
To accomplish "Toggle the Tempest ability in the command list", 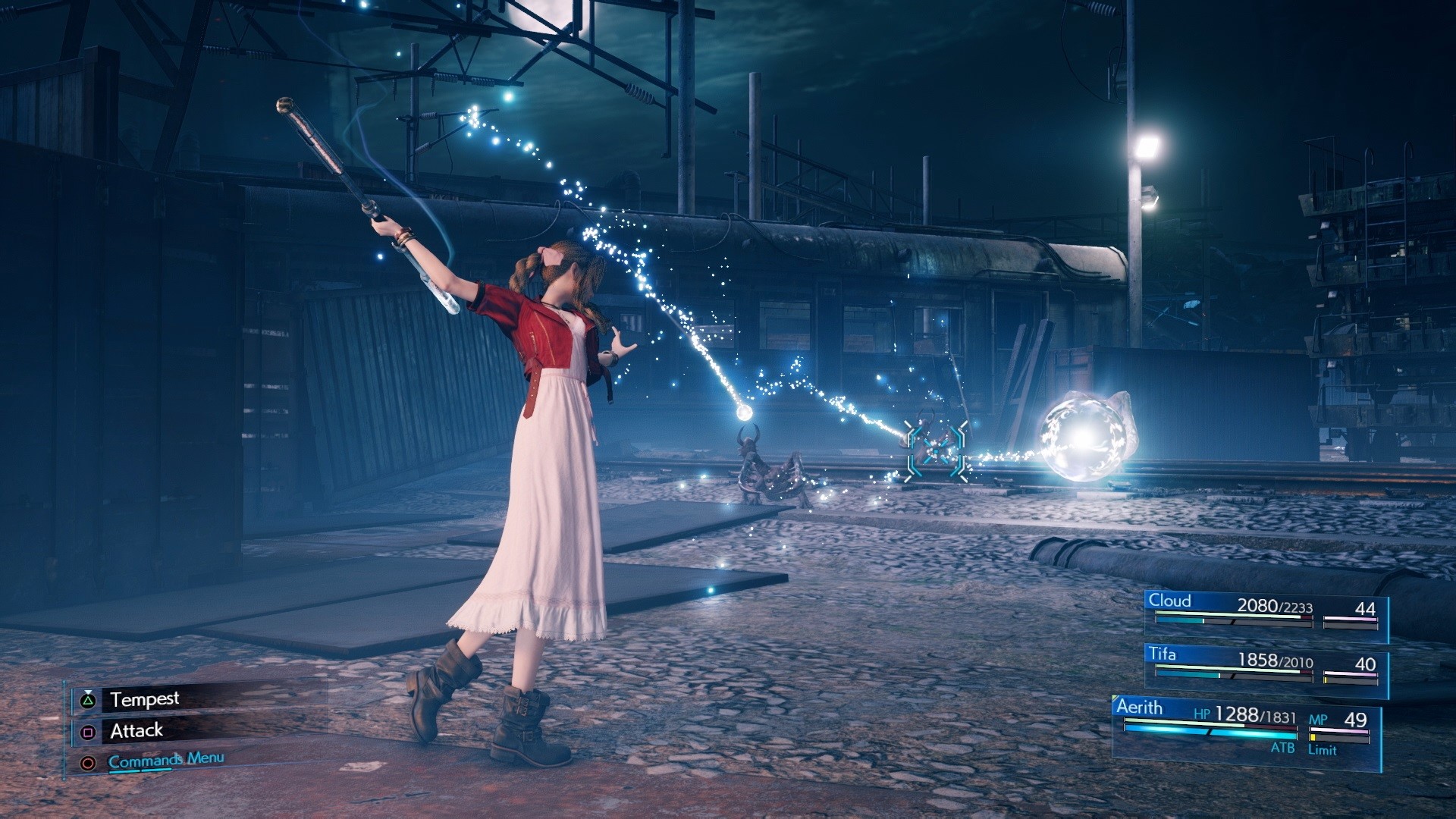I will [x=146, y=699].
